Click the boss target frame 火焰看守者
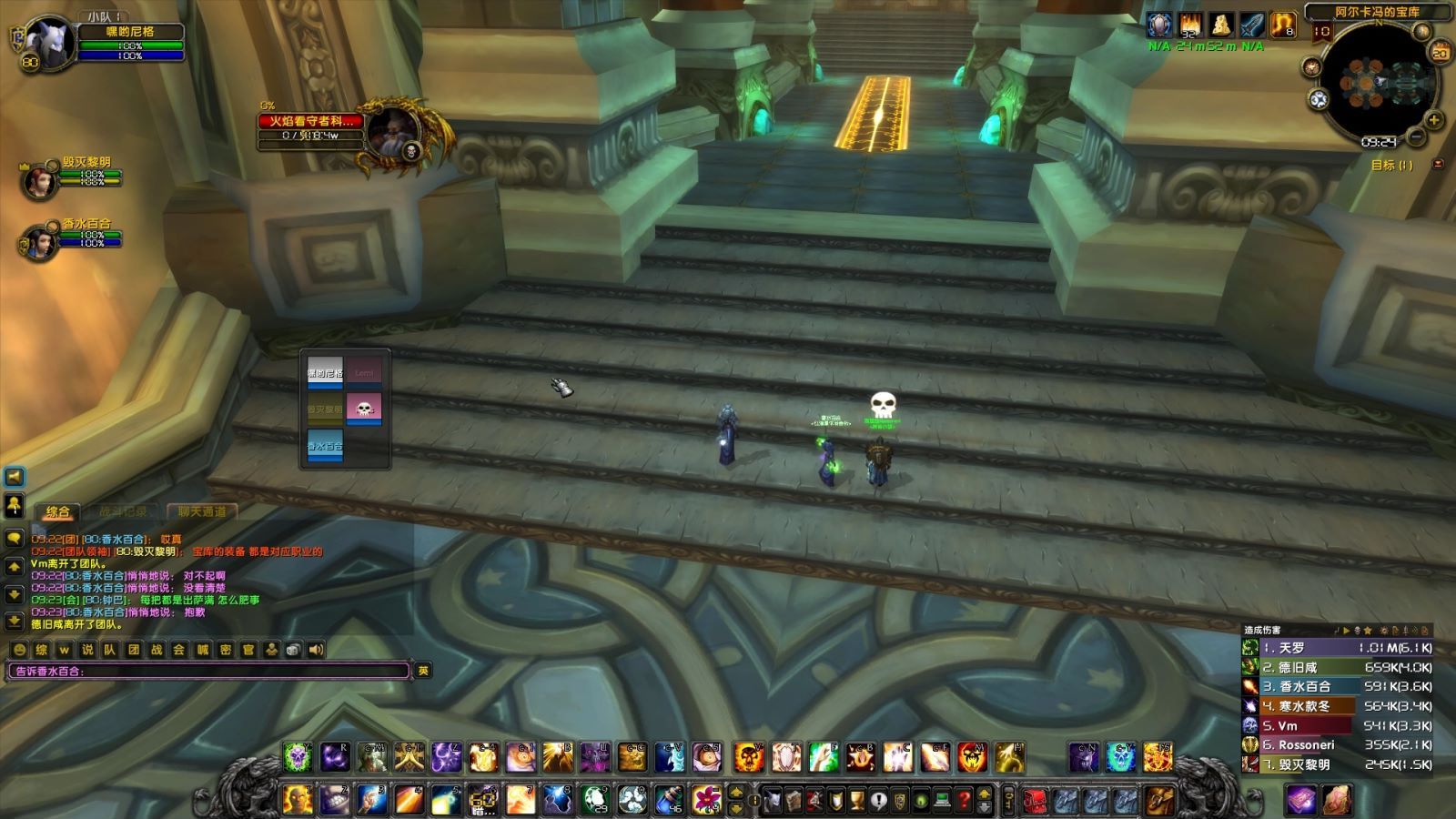The width and height of the screenshot is (1456, 819). click(x=311, y=121)
